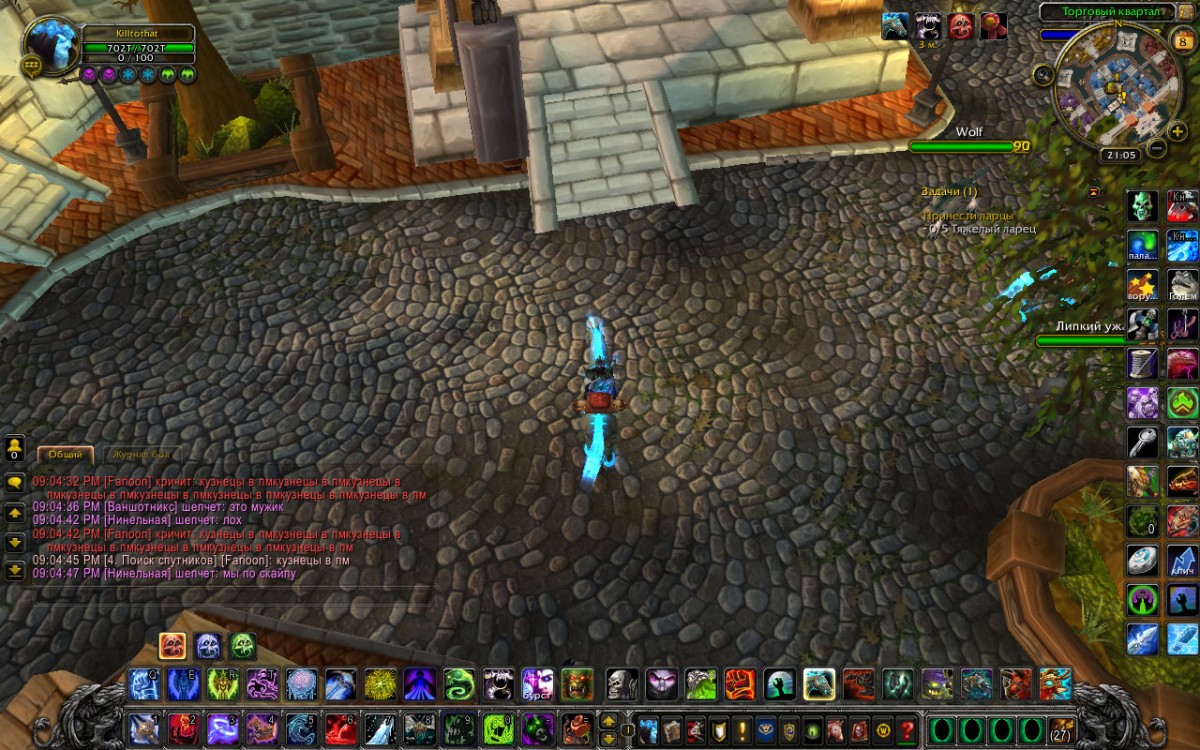Switch to the Общий chat tab
The height and width of the screenshot is (750, 1200).
(x=66, y=454)
